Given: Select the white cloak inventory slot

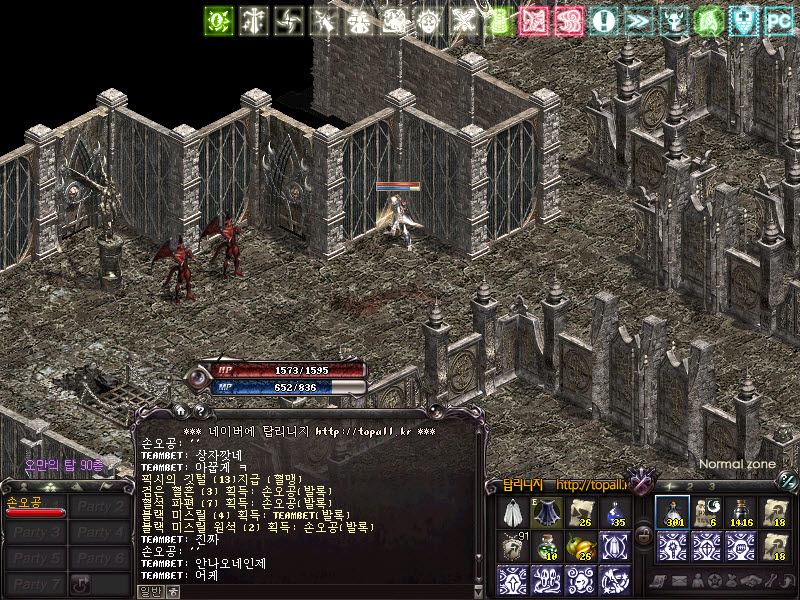Looking at the screenshot, I should [x=514, y=512].
